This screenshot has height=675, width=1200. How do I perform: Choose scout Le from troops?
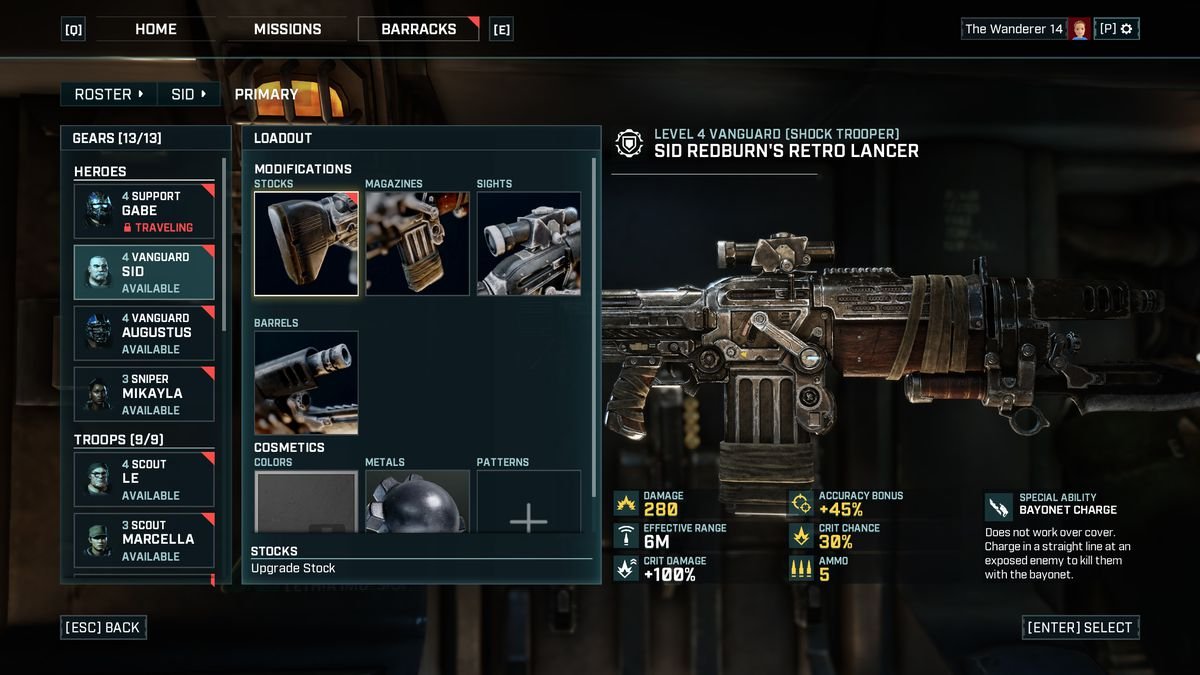[144, 479]
